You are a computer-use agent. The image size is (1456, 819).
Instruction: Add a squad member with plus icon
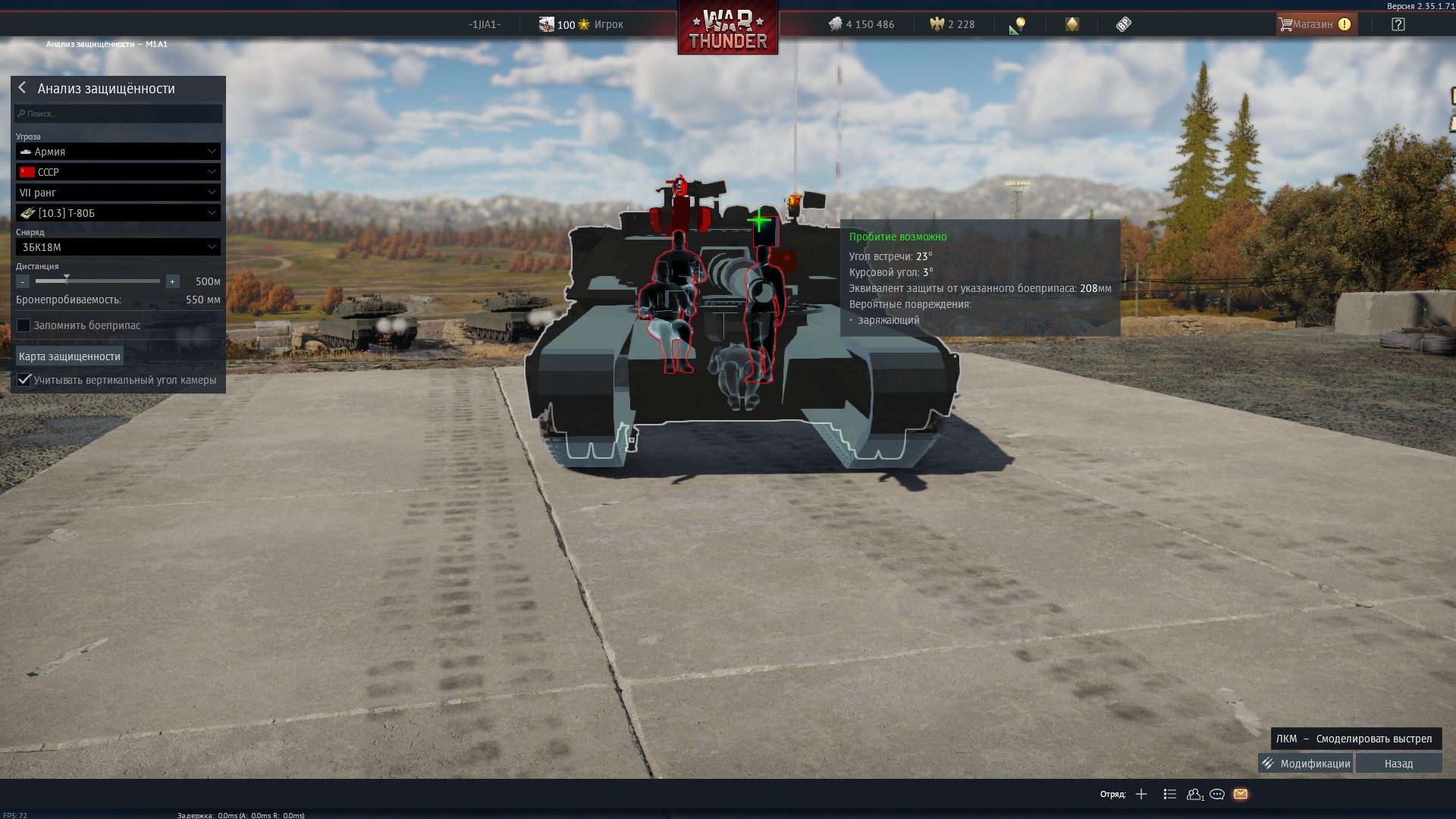[1141, 794]
